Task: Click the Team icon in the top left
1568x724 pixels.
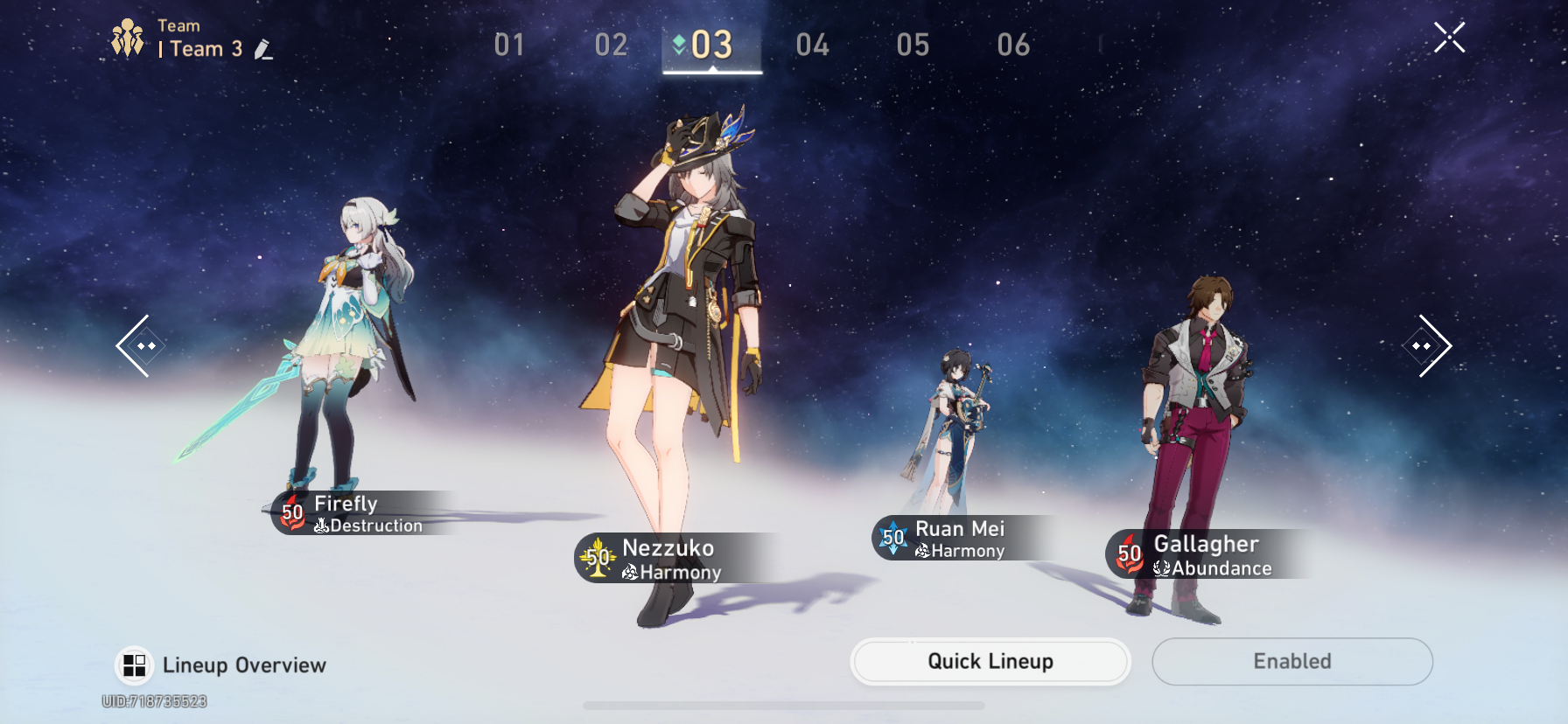Action: (128, 36)
